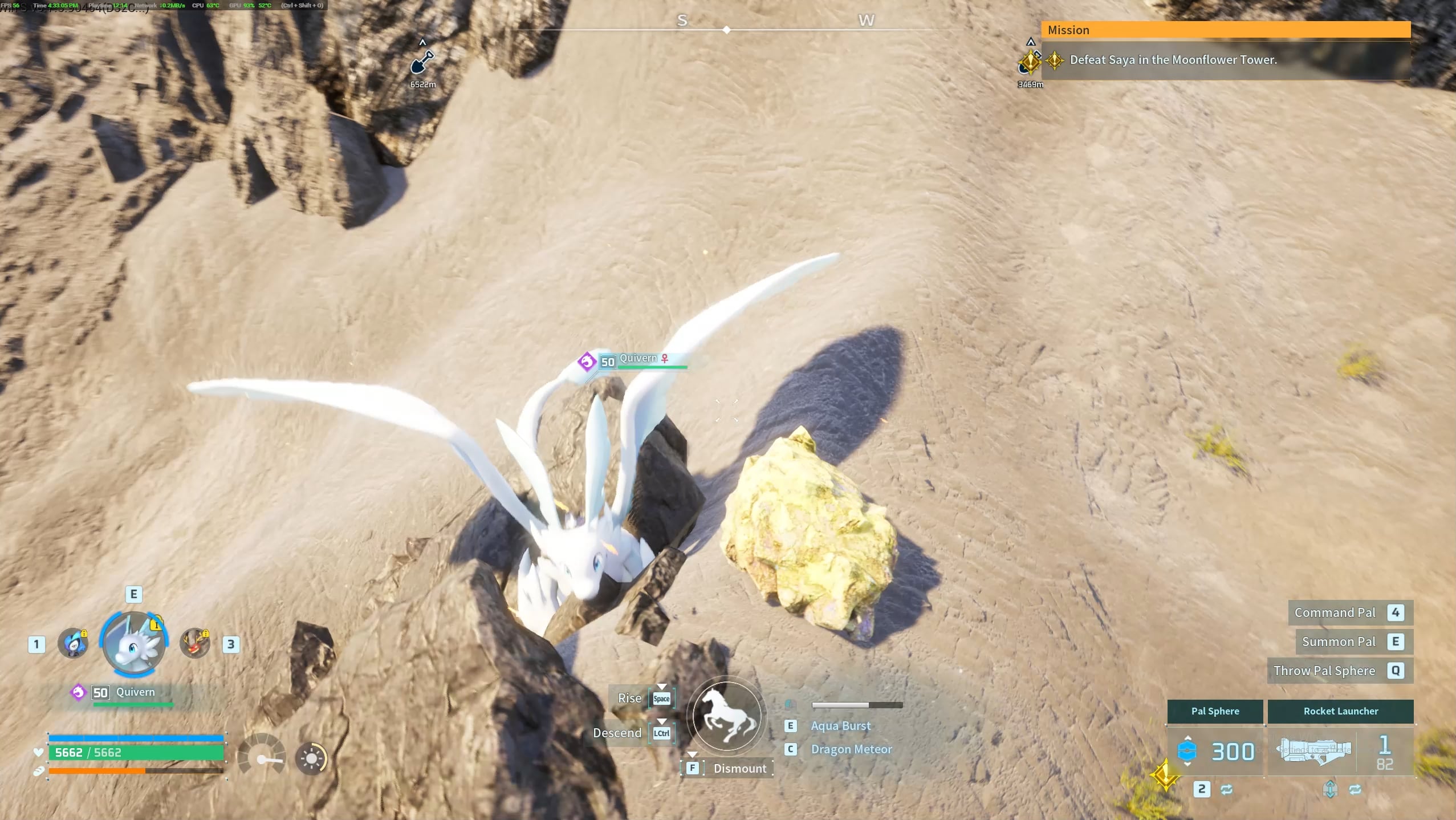Select the Quivern party portrait

pyautogui.click(x=133, y=644)
